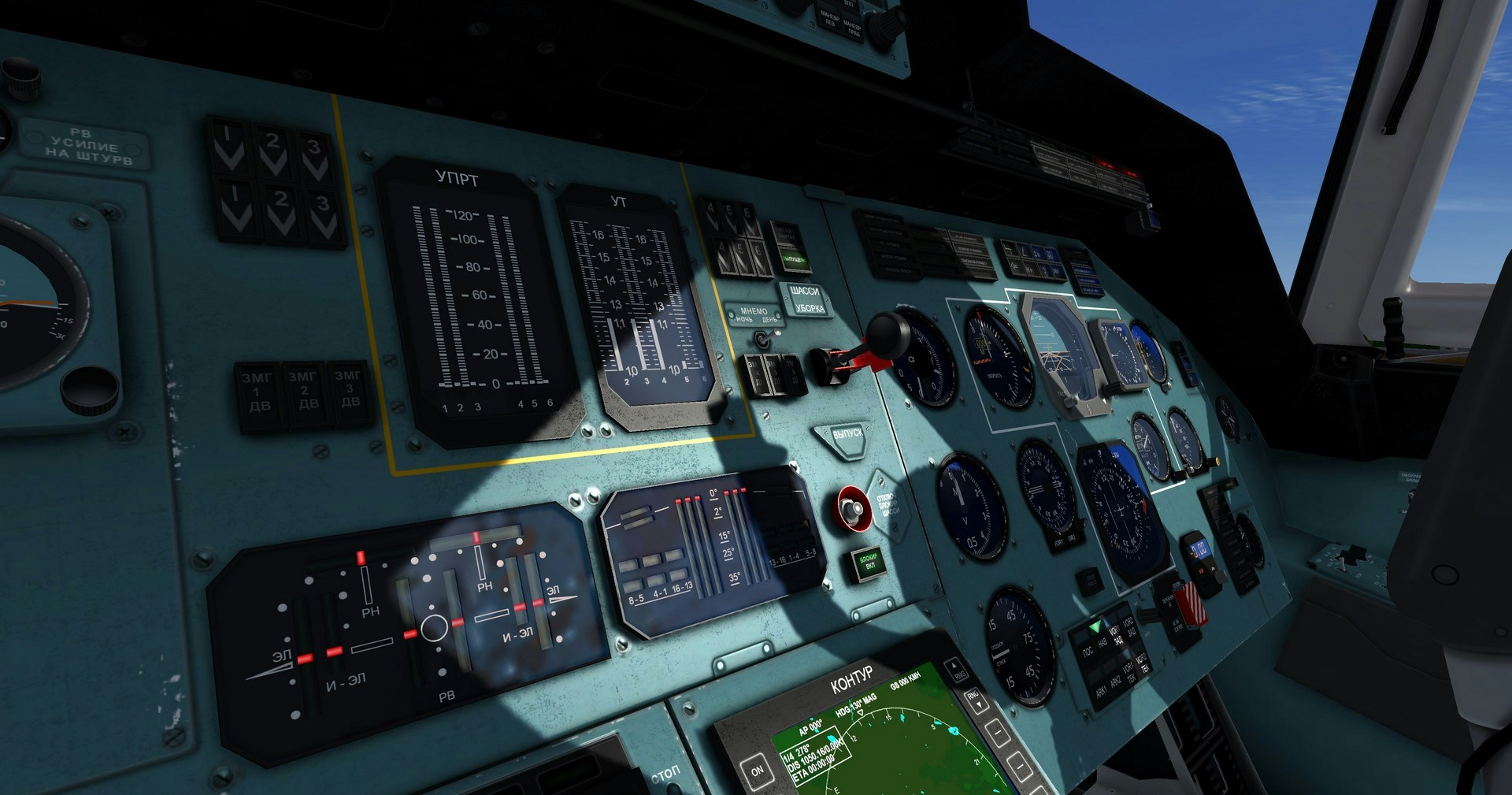Select the VOR1 ТЕК button
Screen dimensions: 1512x795
[1130, 674]
